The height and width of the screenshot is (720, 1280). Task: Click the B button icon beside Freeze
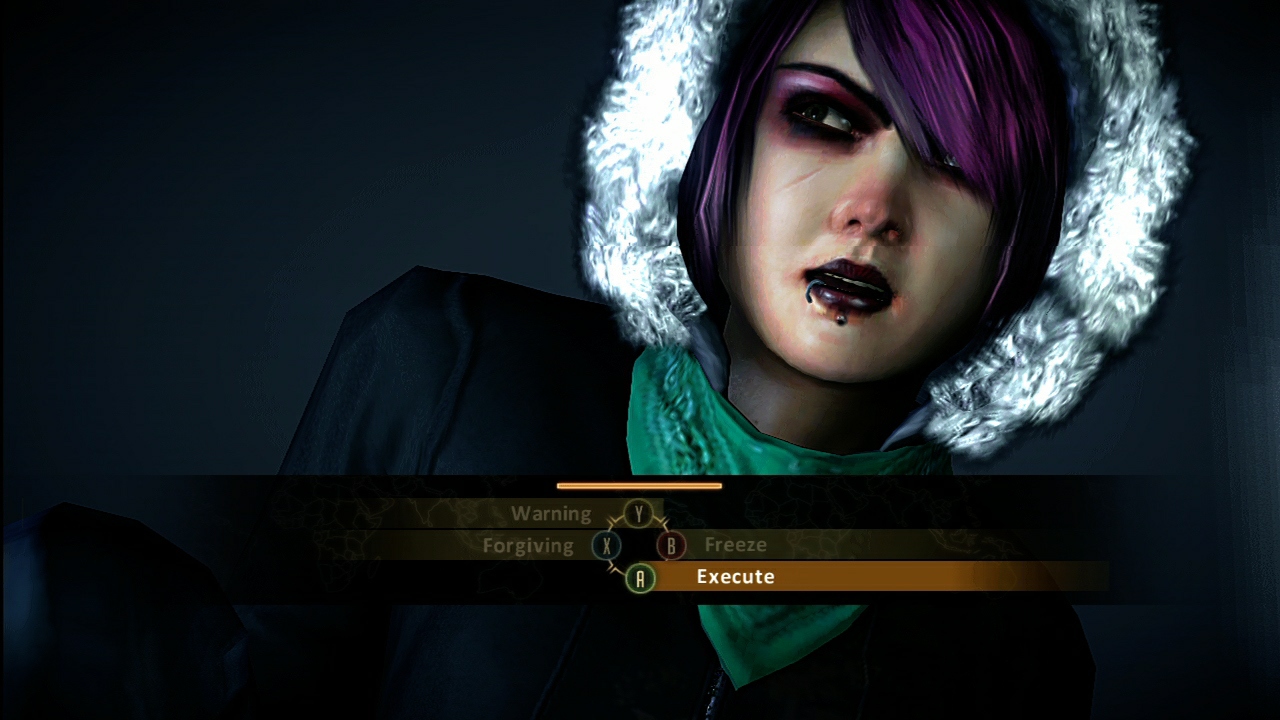671,546
